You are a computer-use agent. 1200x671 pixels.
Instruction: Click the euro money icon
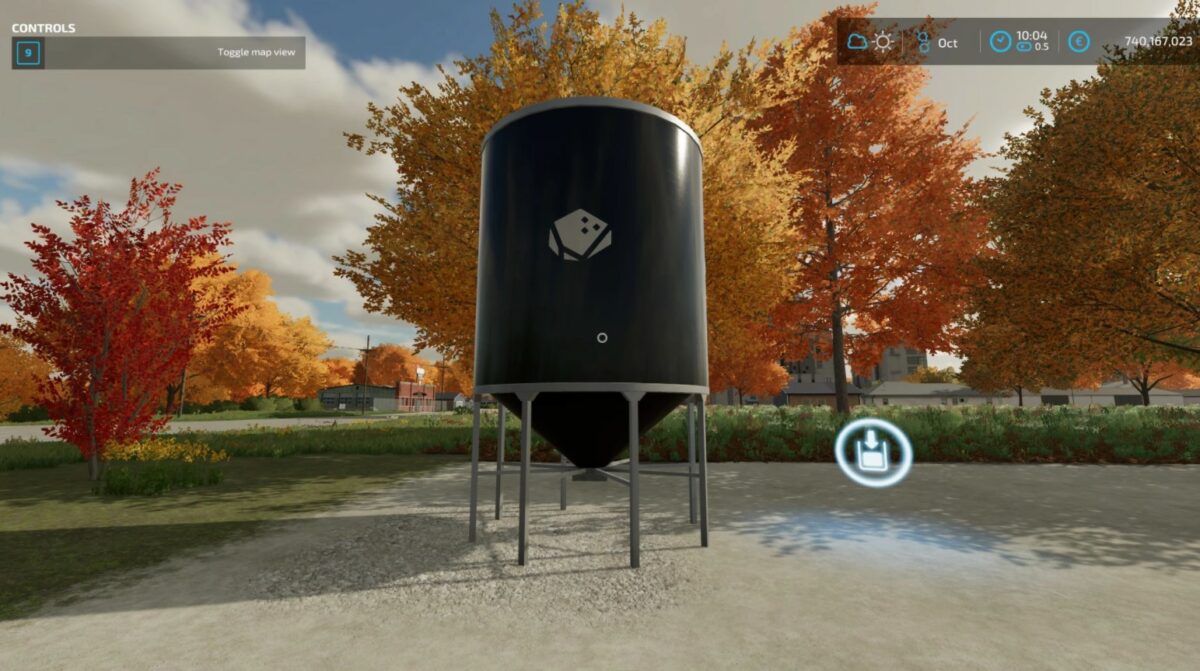click(x=1078, y=42)
